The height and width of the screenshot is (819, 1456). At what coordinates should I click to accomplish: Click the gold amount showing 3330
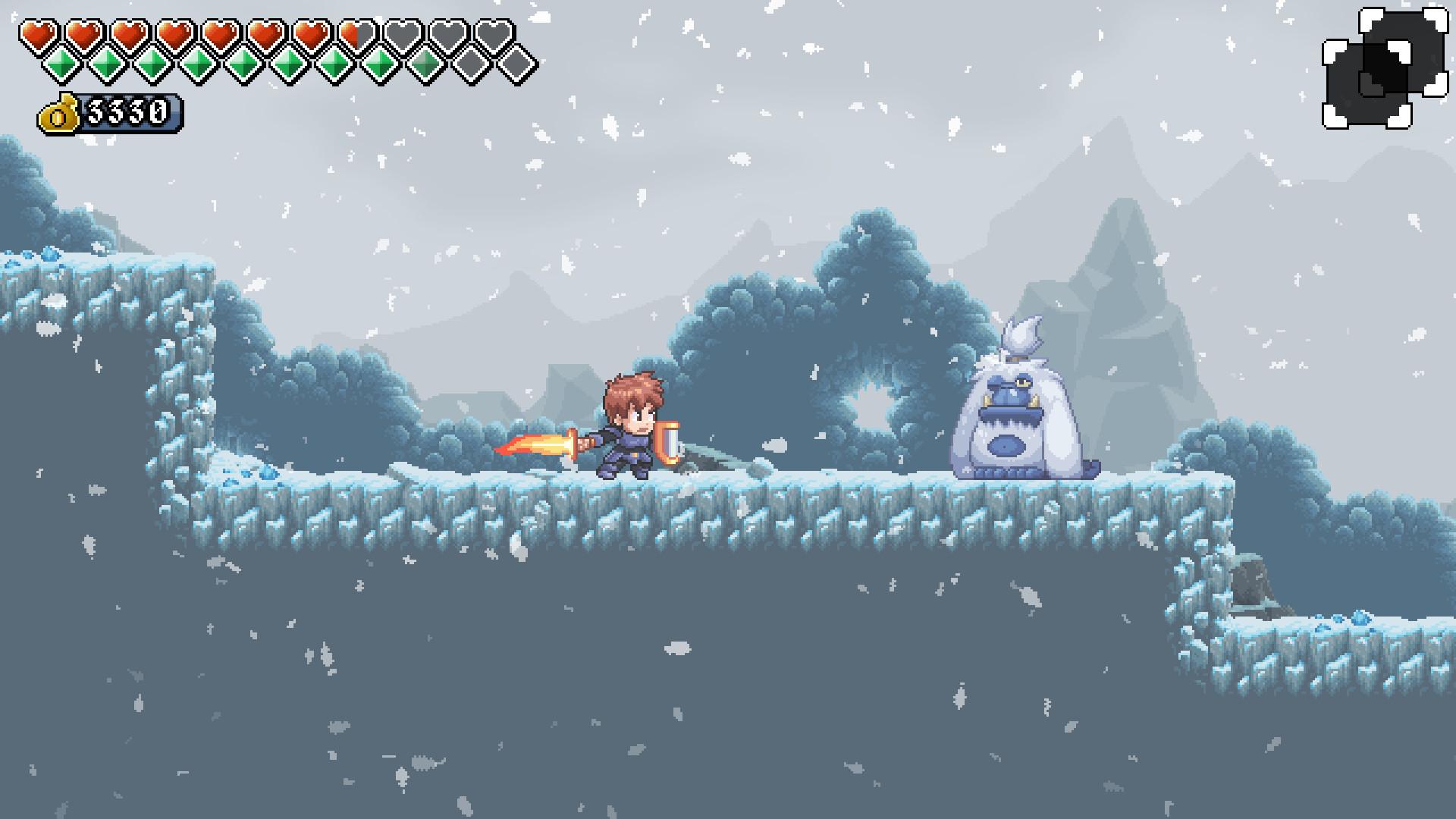pos(127,114)
